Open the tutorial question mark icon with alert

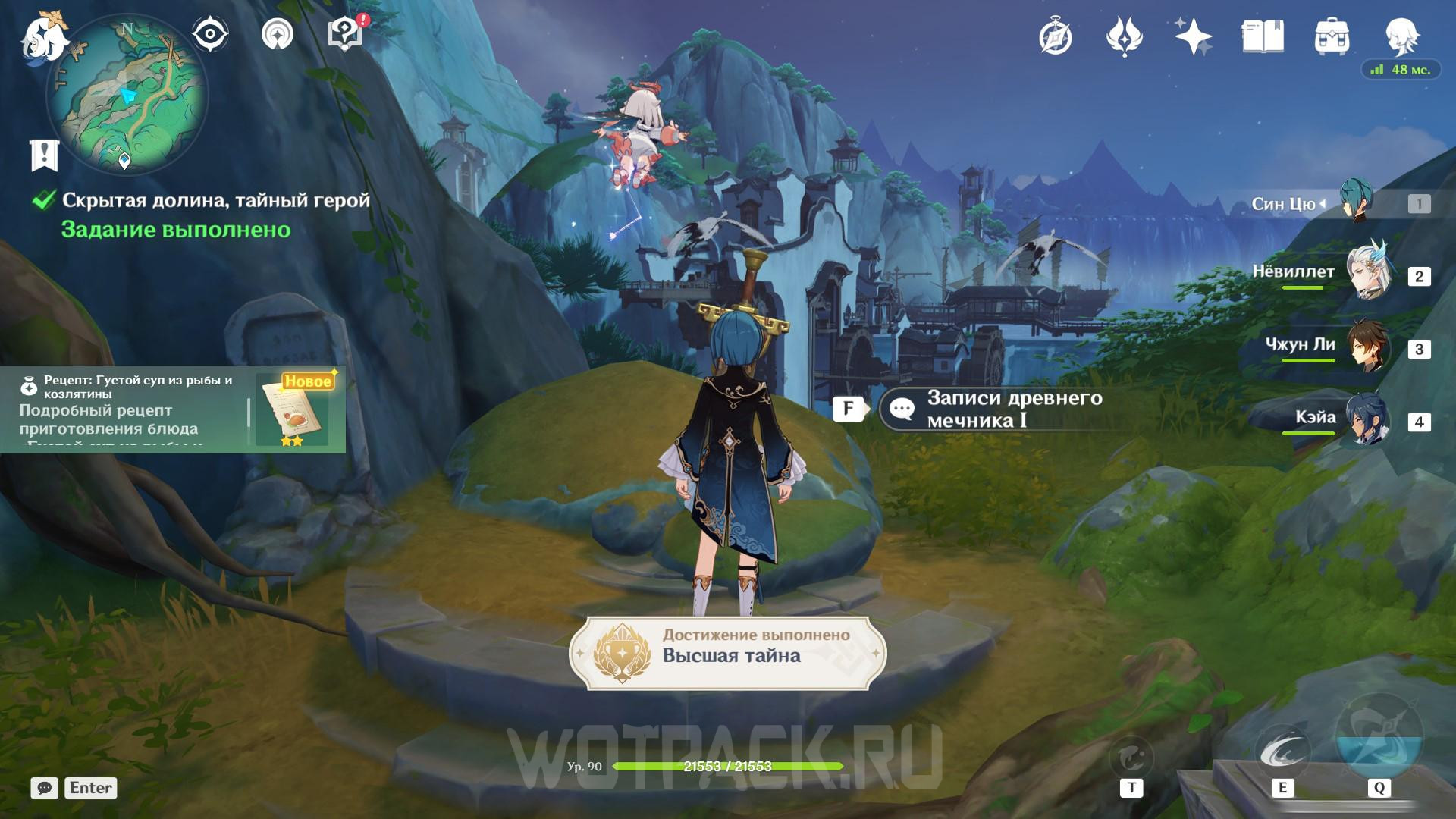[346, 34]
